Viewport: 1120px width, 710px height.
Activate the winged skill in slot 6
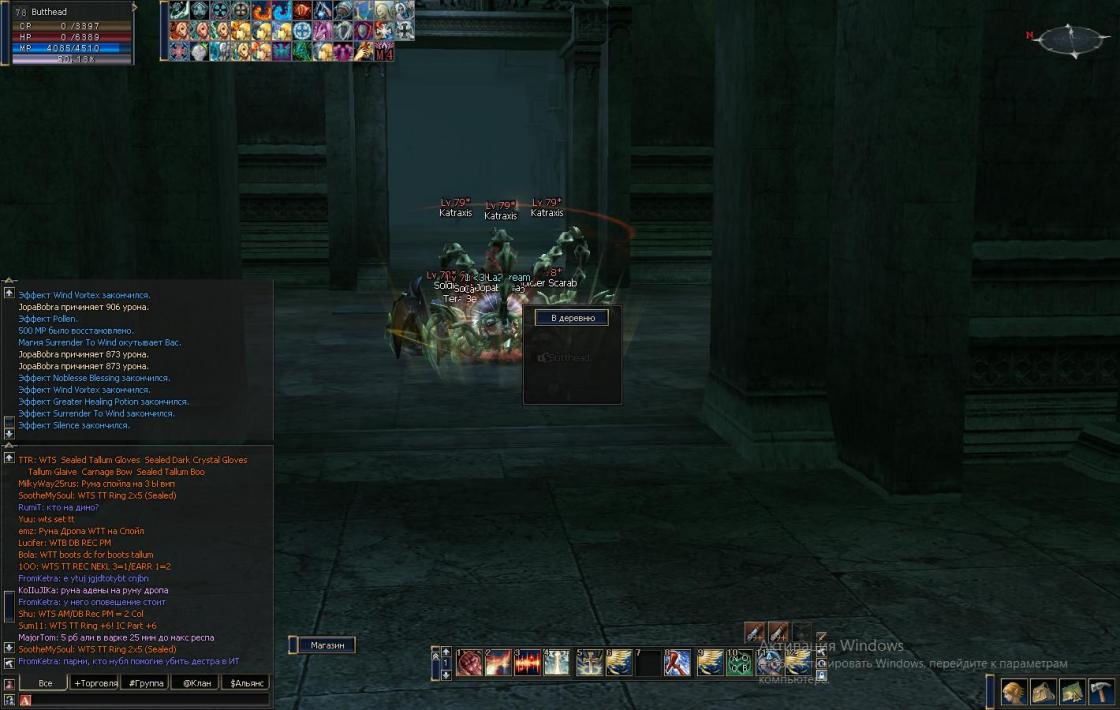619,663
